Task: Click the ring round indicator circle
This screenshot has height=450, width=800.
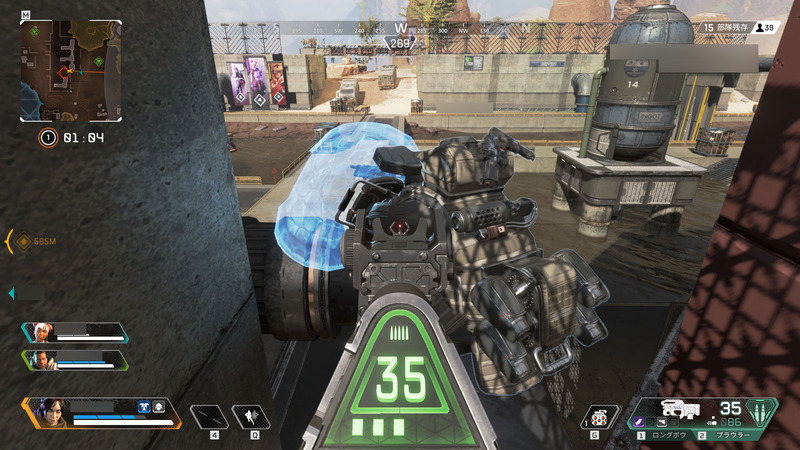Action: click(x=47, y=138)
